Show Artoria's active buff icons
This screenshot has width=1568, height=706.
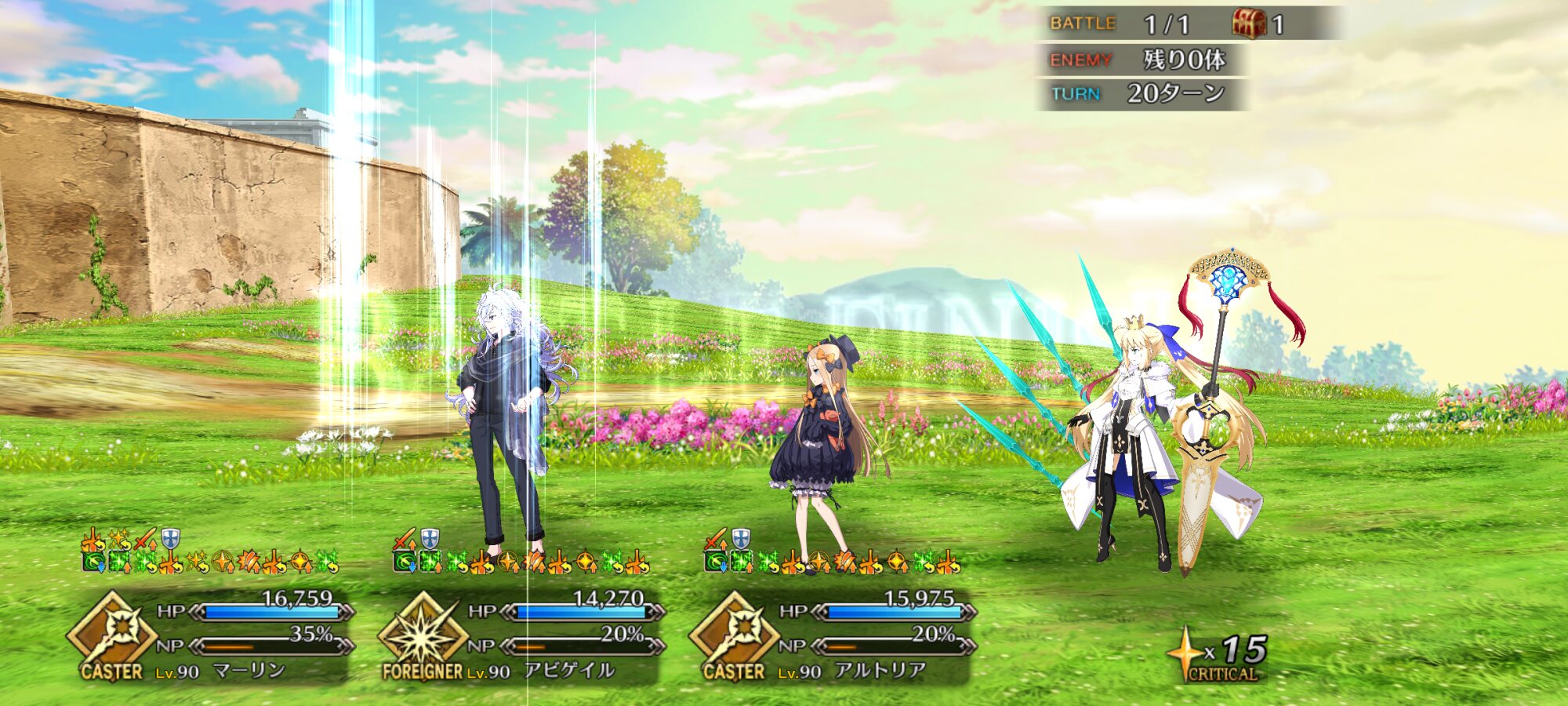click(833, 552)
